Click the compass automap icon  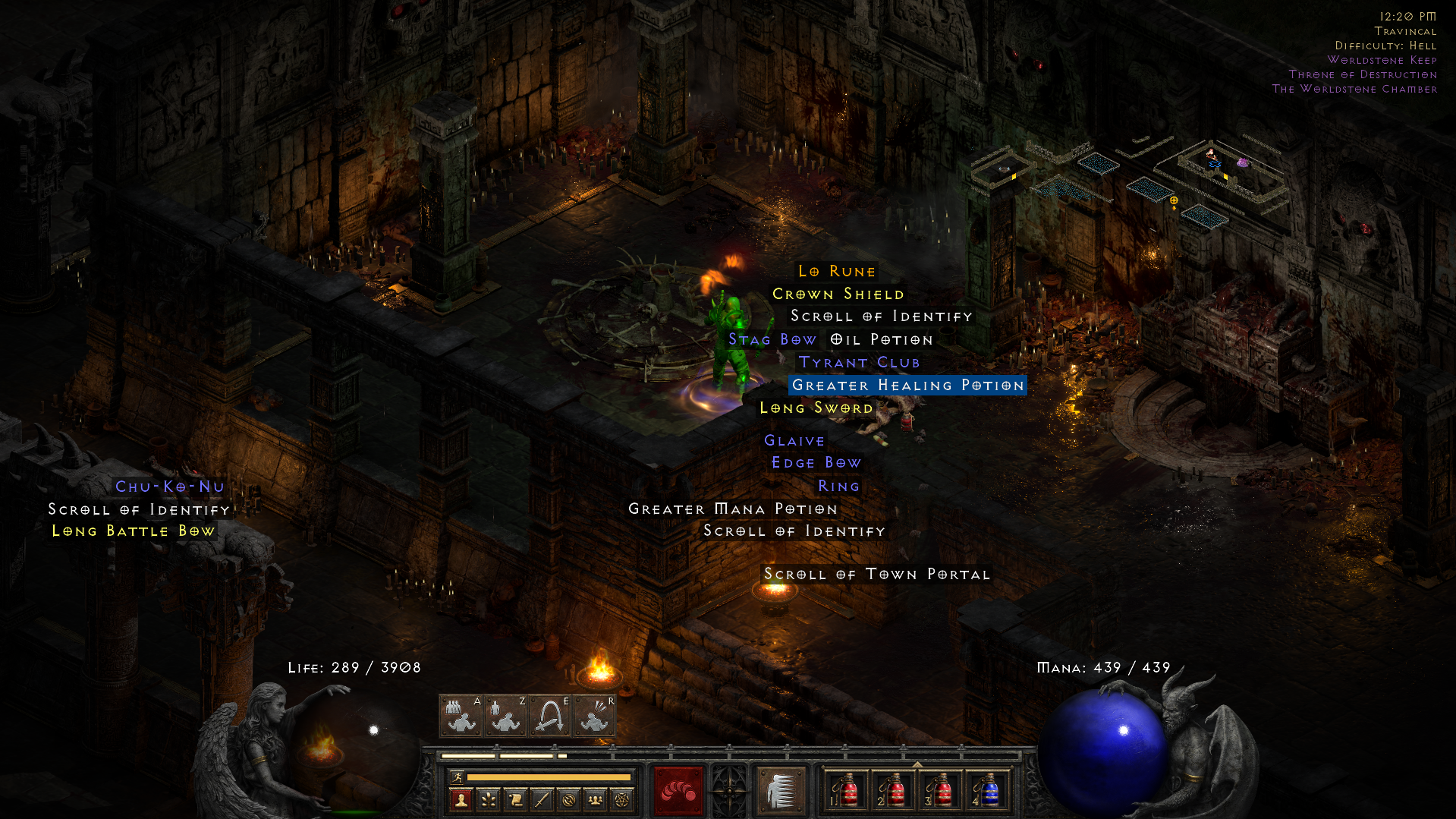[x=570, y=800]
